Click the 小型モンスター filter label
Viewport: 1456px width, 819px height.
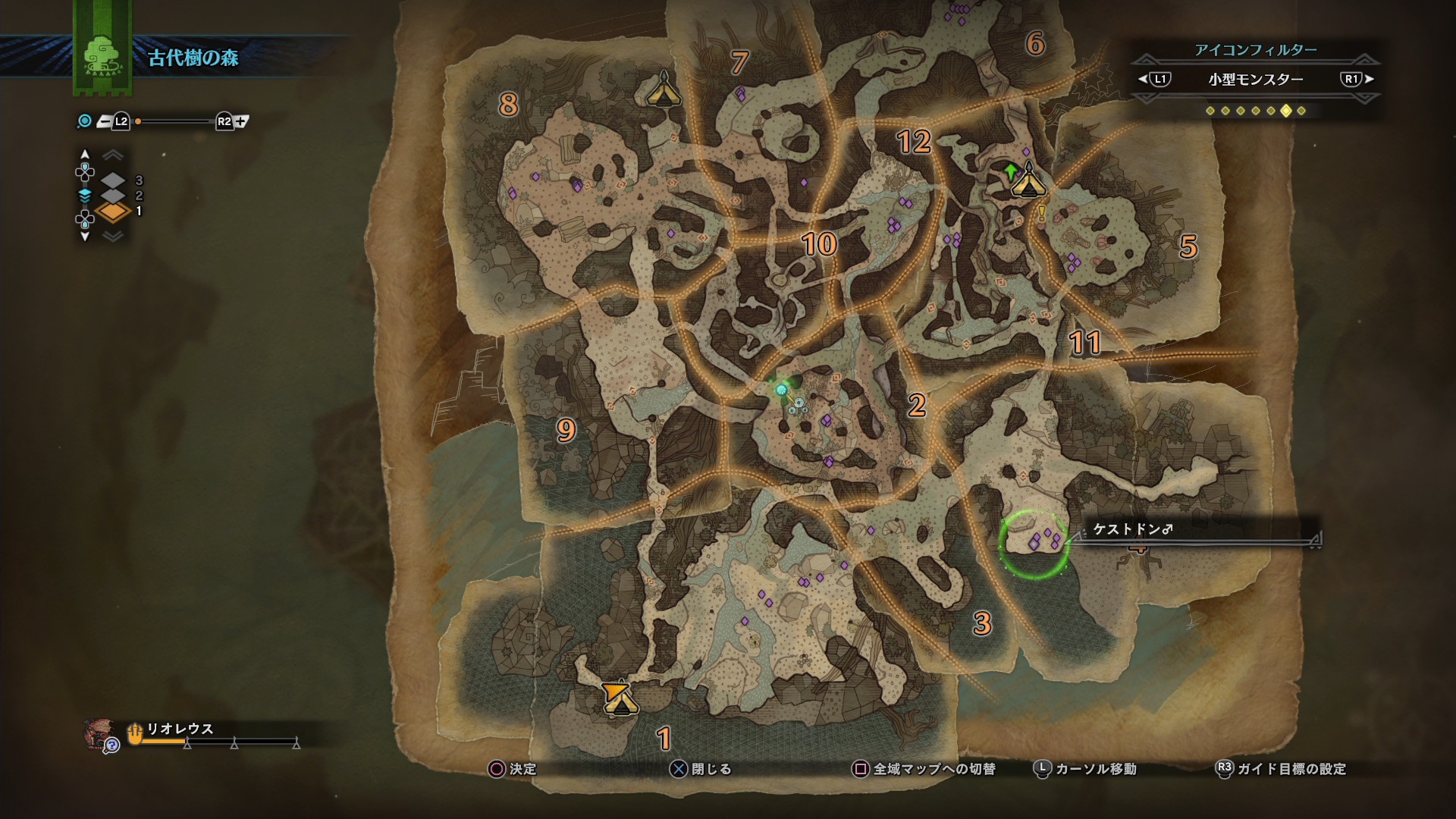click(1255, 80)
